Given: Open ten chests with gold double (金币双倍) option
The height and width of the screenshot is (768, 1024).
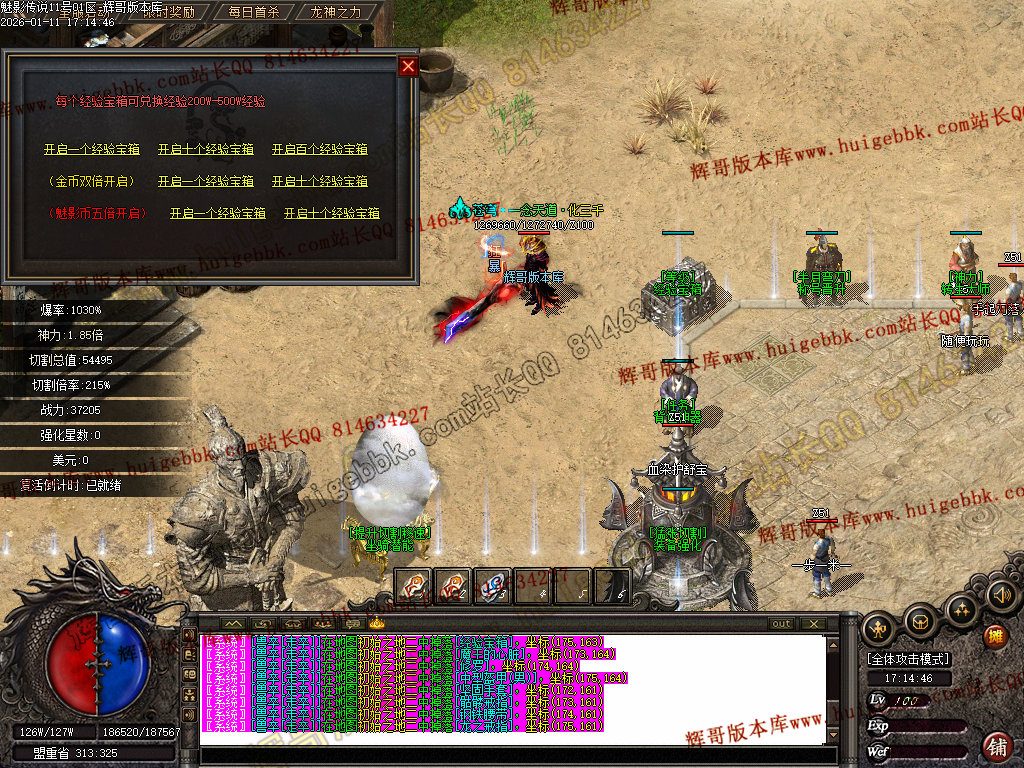Looking at the screenshot, I should [320, 181].
